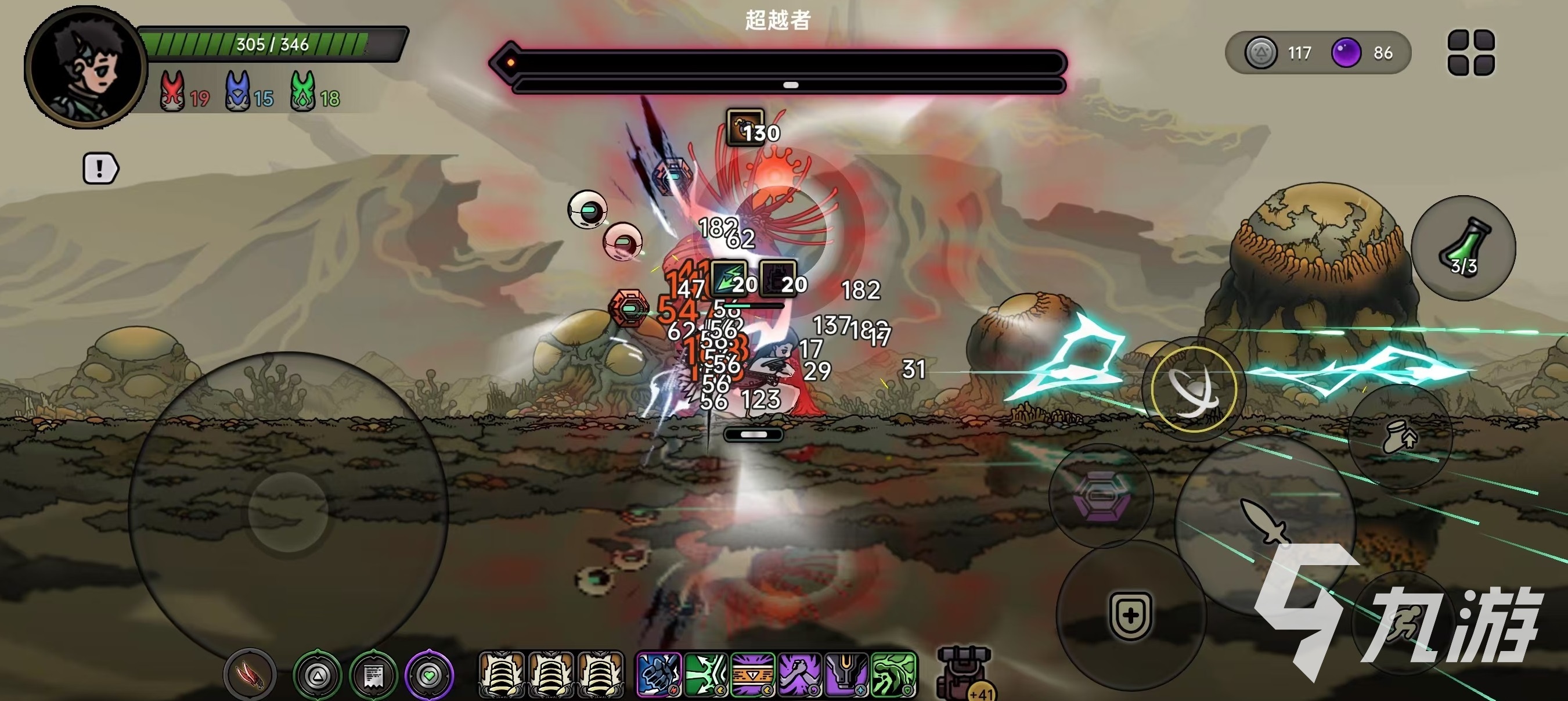This screenshot has width=1568, height=701.
Task: Select the green swirling figure skill icon
Action: (893, 674)
